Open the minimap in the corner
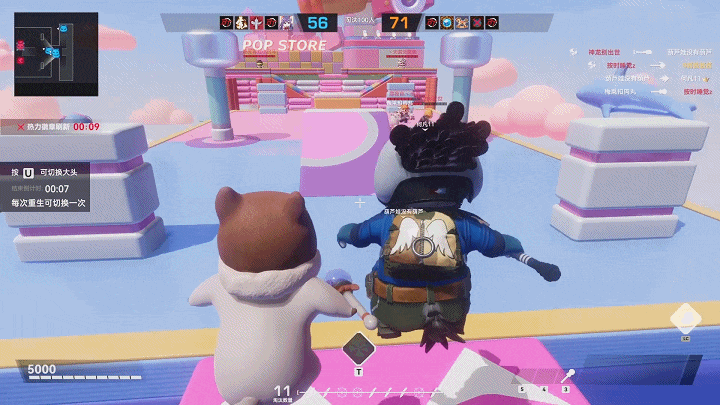Viewport: 720px width, 405px height. coord(56,53)
